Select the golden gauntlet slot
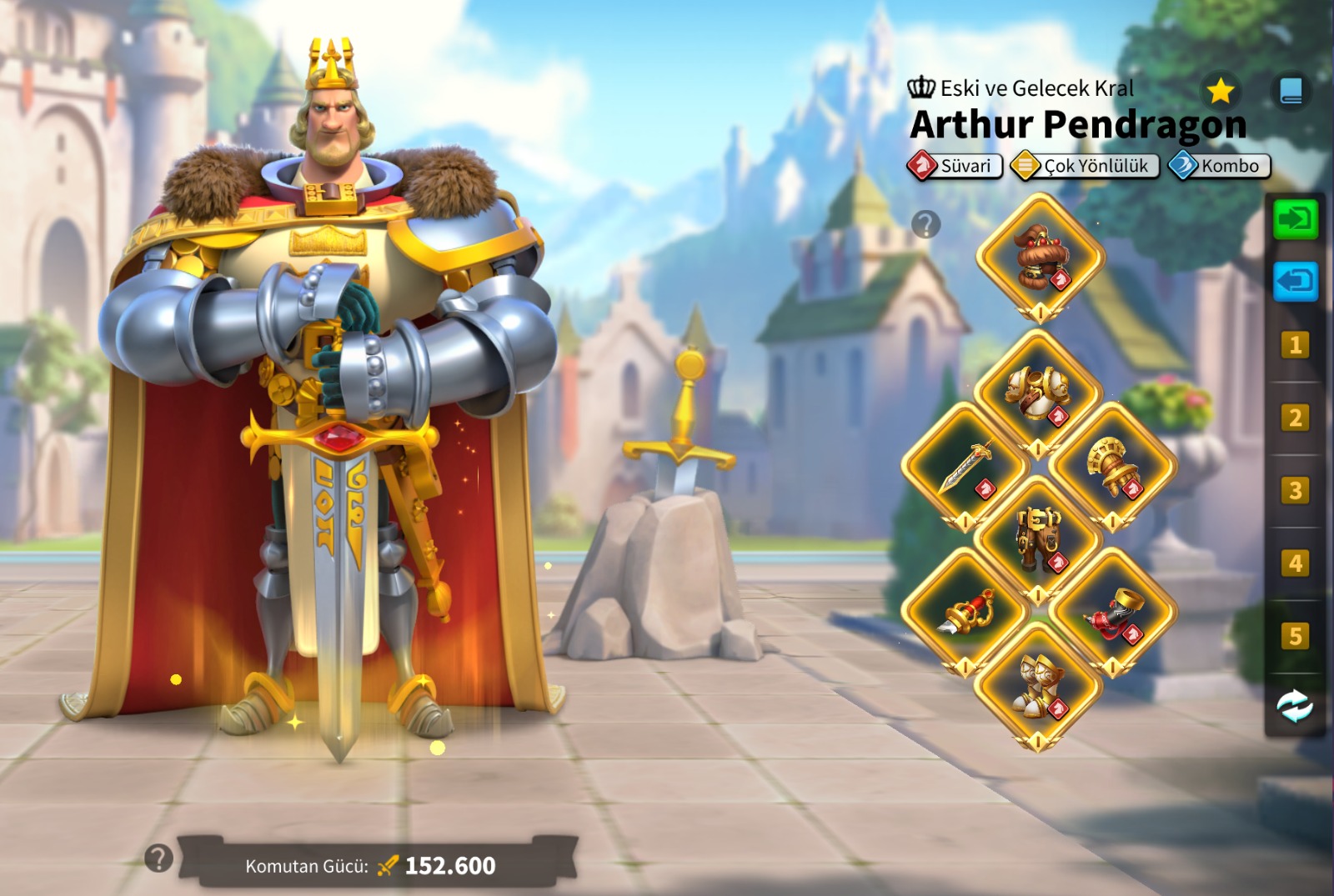The height and width of the screenshot is (896, 1334). 1112,465
